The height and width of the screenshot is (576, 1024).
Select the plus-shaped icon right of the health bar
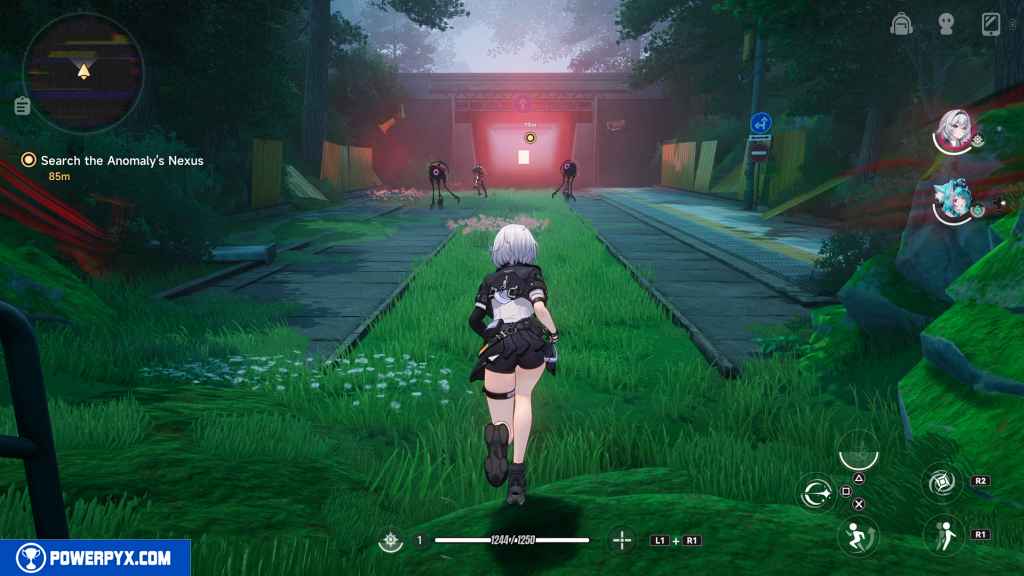click(622, 541)
